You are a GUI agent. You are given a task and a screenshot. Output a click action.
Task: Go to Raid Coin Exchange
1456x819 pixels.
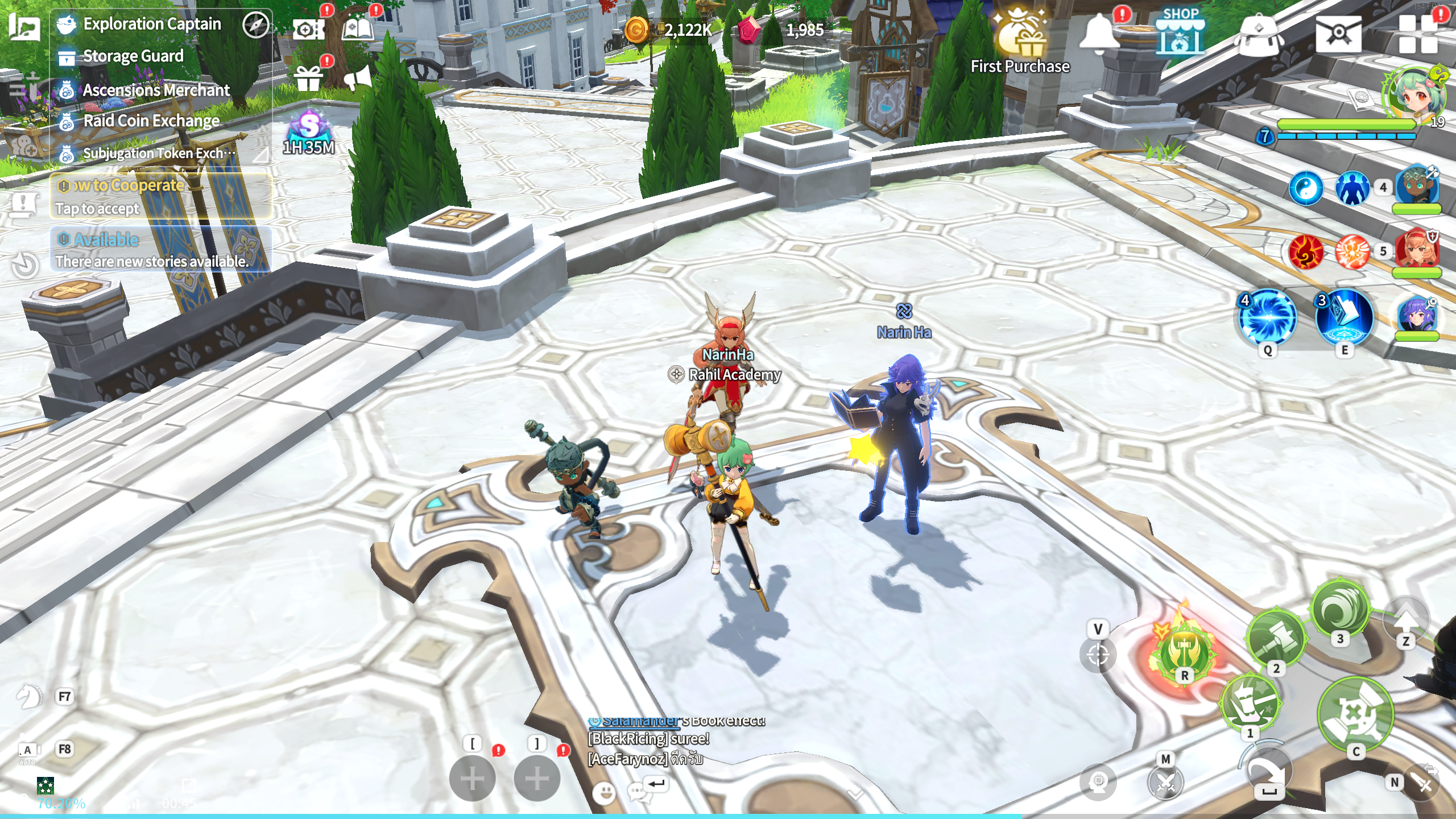(x=151, y=121)
